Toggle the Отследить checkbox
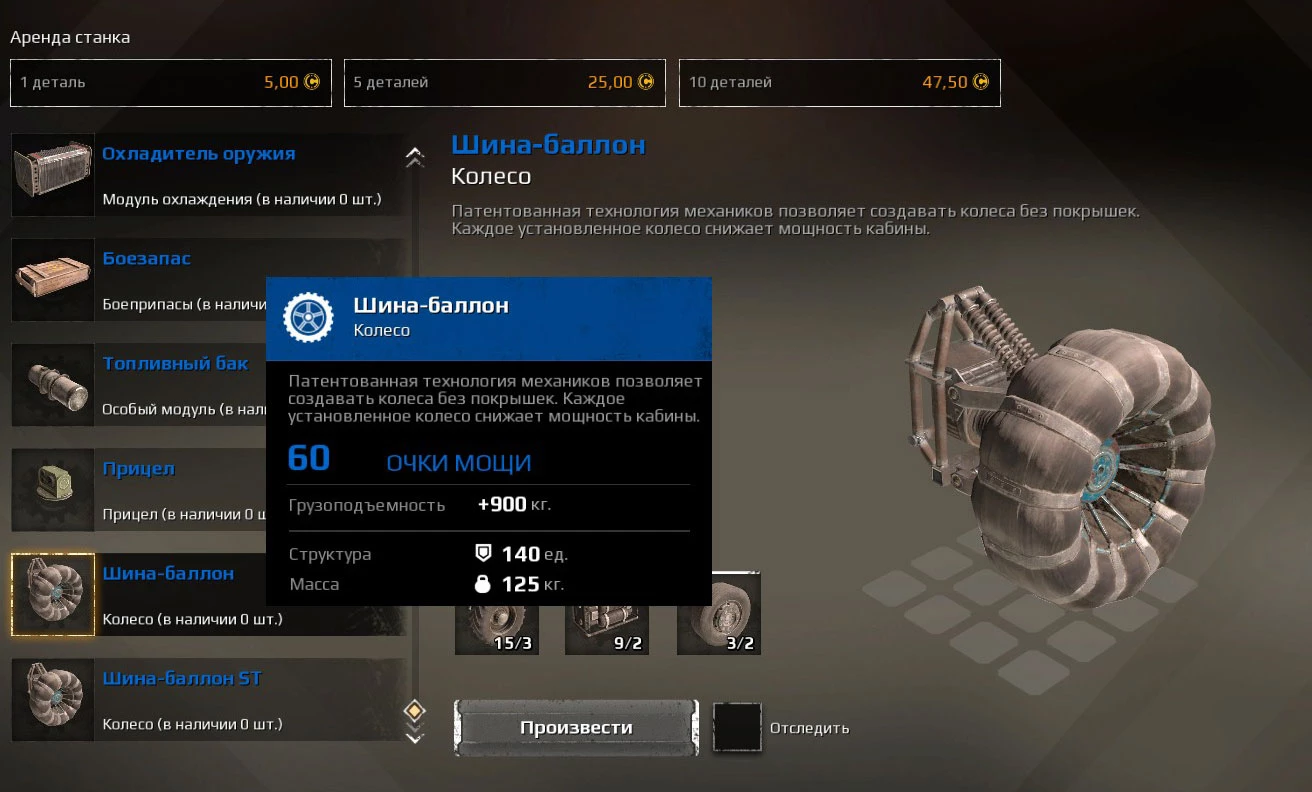The height and width of the screenshot is (792, 1312). pyautogui.click(x=737, y=727)
